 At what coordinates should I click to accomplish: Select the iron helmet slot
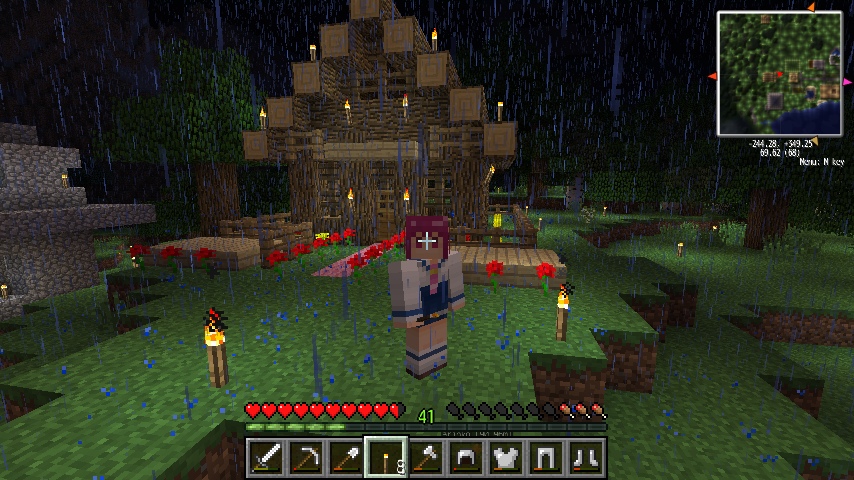(465, 458)
